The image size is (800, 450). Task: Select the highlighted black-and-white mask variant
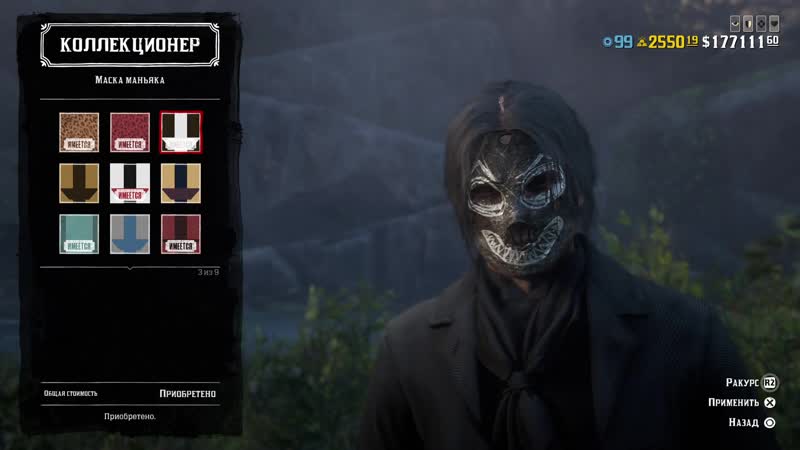(x=181, y=132)
